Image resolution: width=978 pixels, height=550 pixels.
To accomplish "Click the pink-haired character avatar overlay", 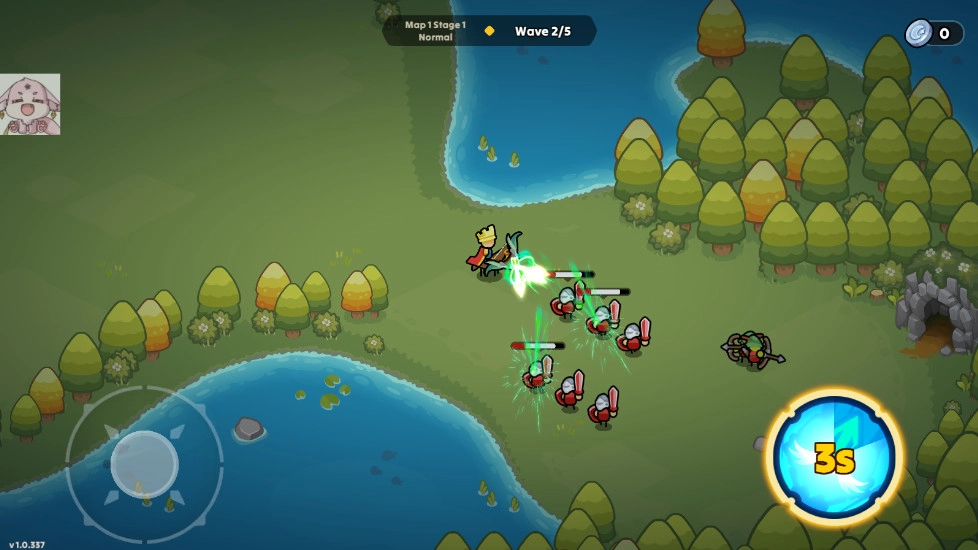I will coord(30,104).
